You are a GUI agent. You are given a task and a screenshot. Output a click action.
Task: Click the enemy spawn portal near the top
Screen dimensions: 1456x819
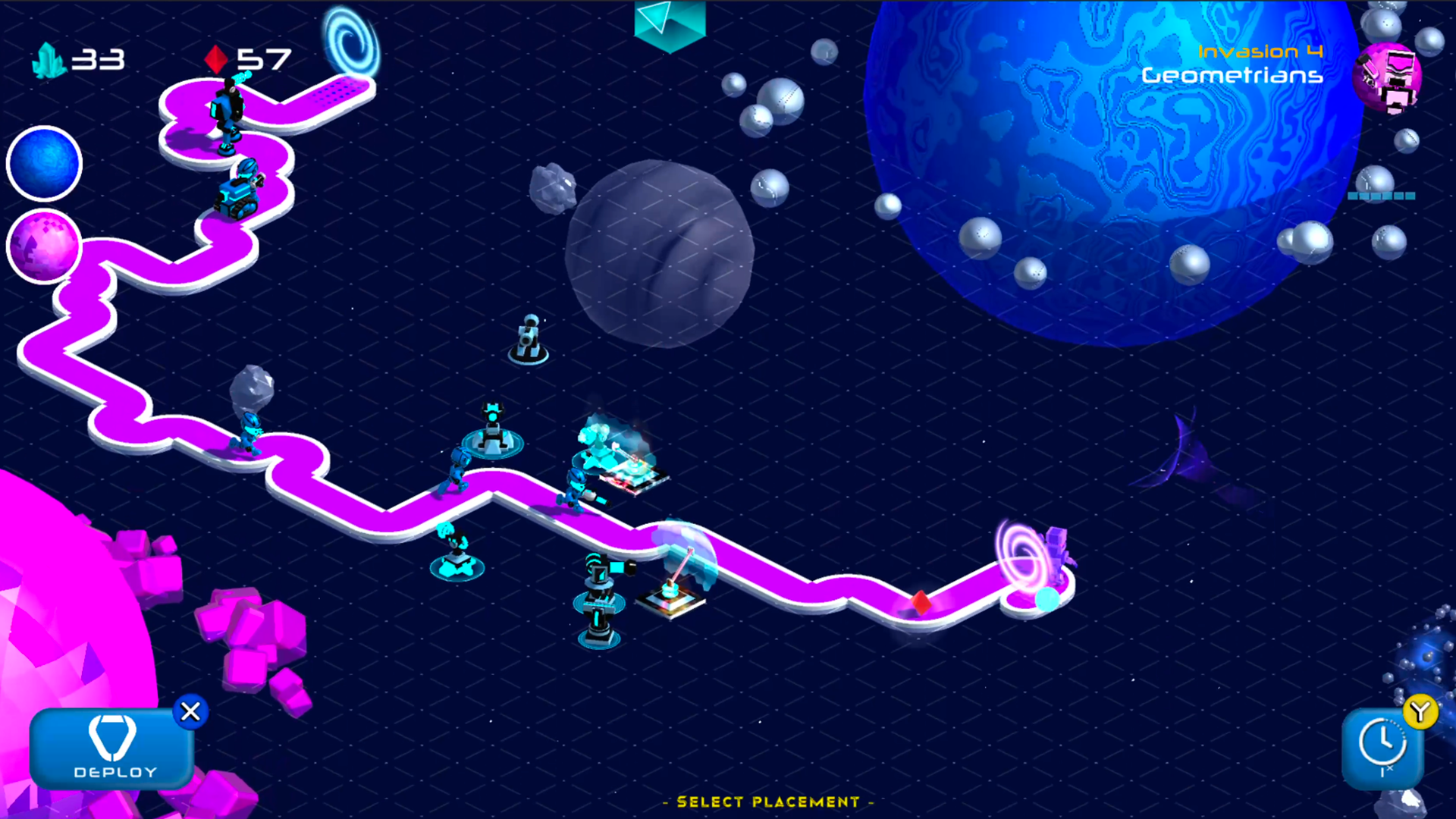(x=350, y=38)
